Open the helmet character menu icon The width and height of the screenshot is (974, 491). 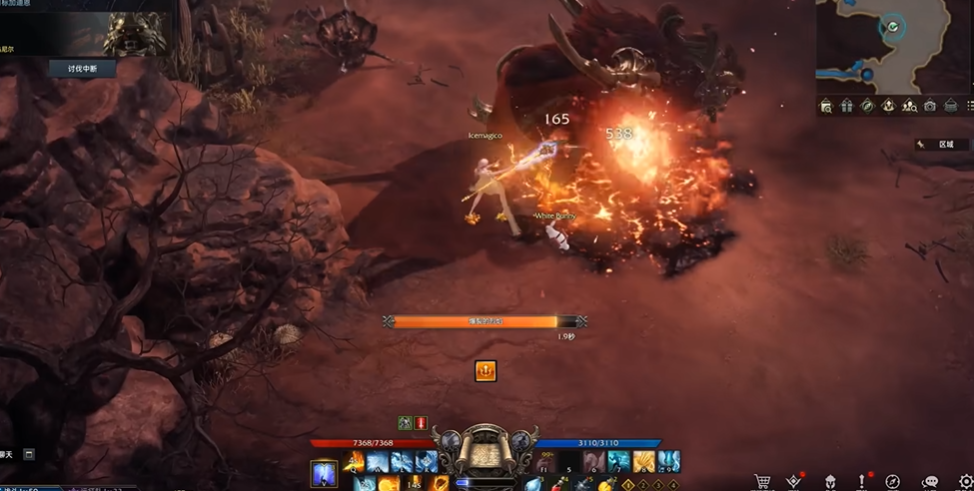[829, 482]
